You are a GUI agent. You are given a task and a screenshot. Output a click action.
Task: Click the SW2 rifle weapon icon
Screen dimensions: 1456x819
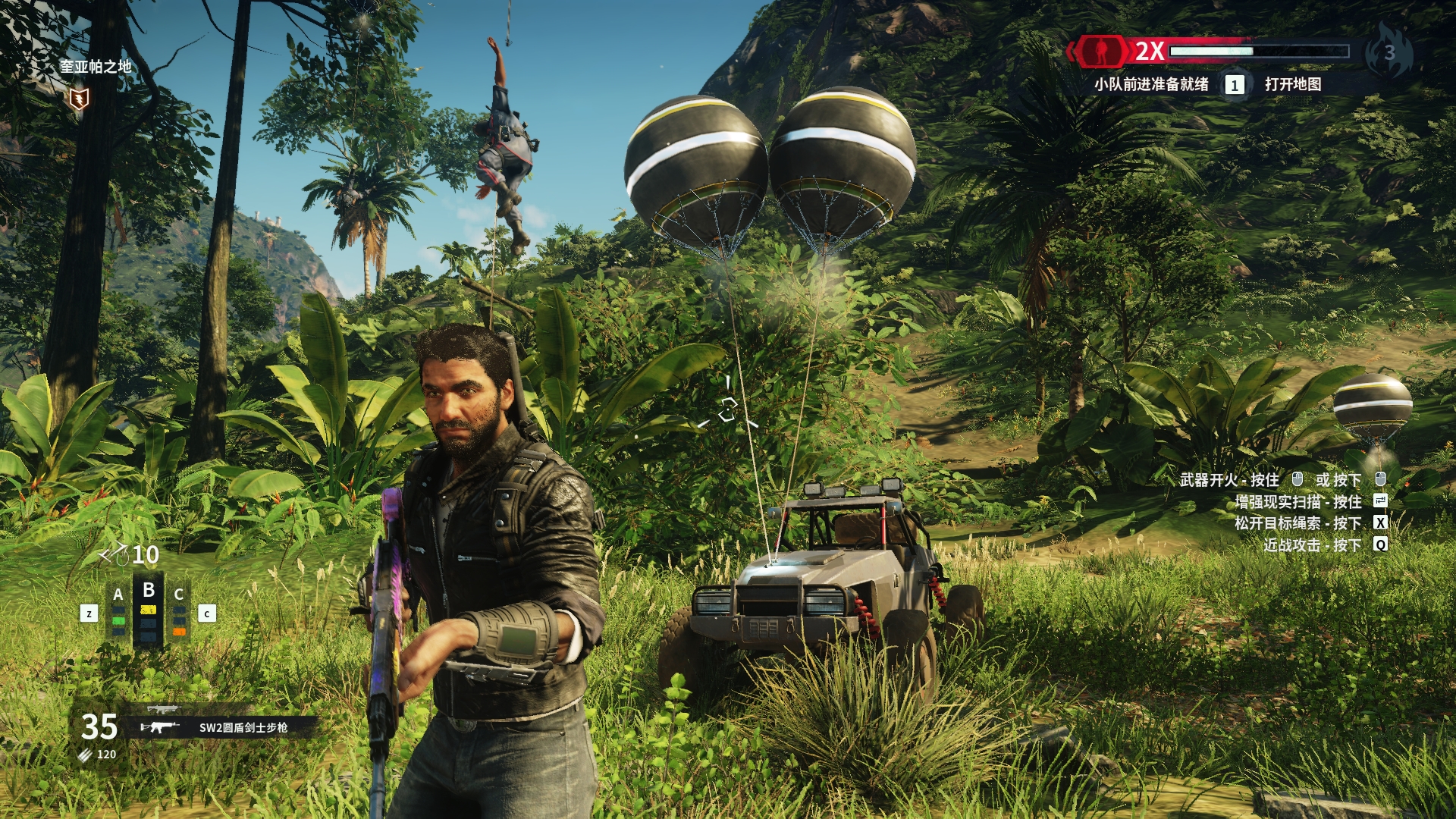(x=160, y=727)
